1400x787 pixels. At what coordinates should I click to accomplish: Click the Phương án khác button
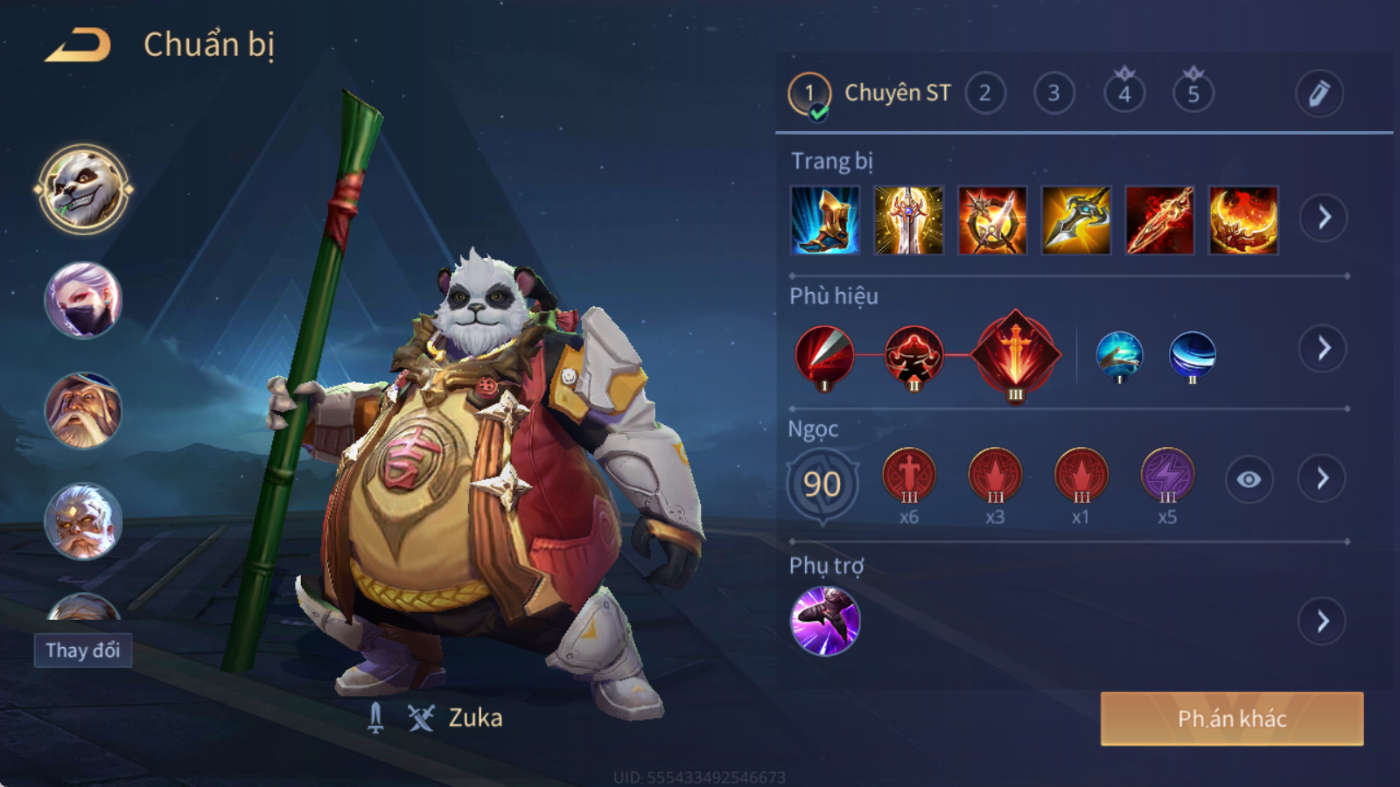point(1231,719)
